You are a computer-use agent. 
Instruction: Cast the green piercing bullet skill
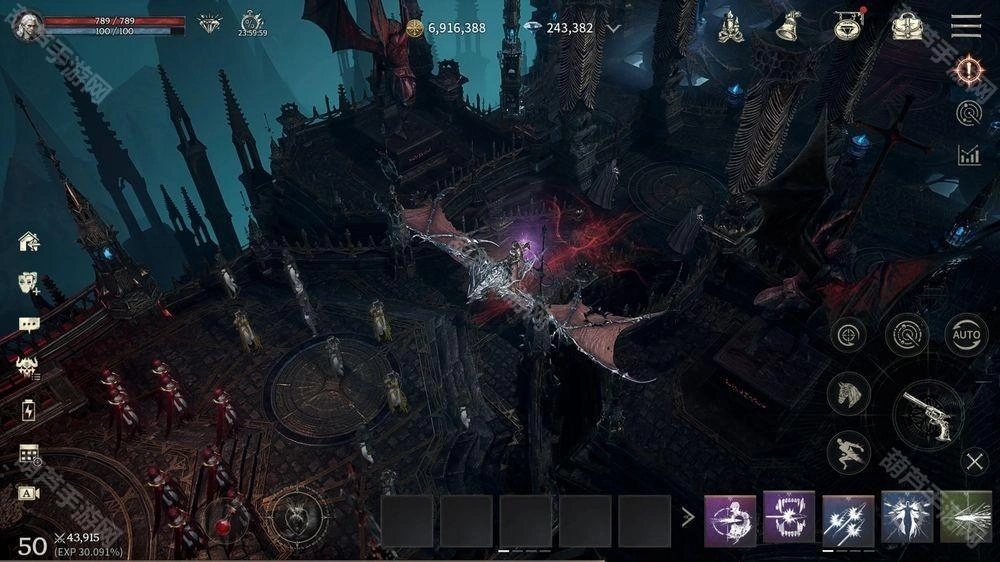pos(966,518)
